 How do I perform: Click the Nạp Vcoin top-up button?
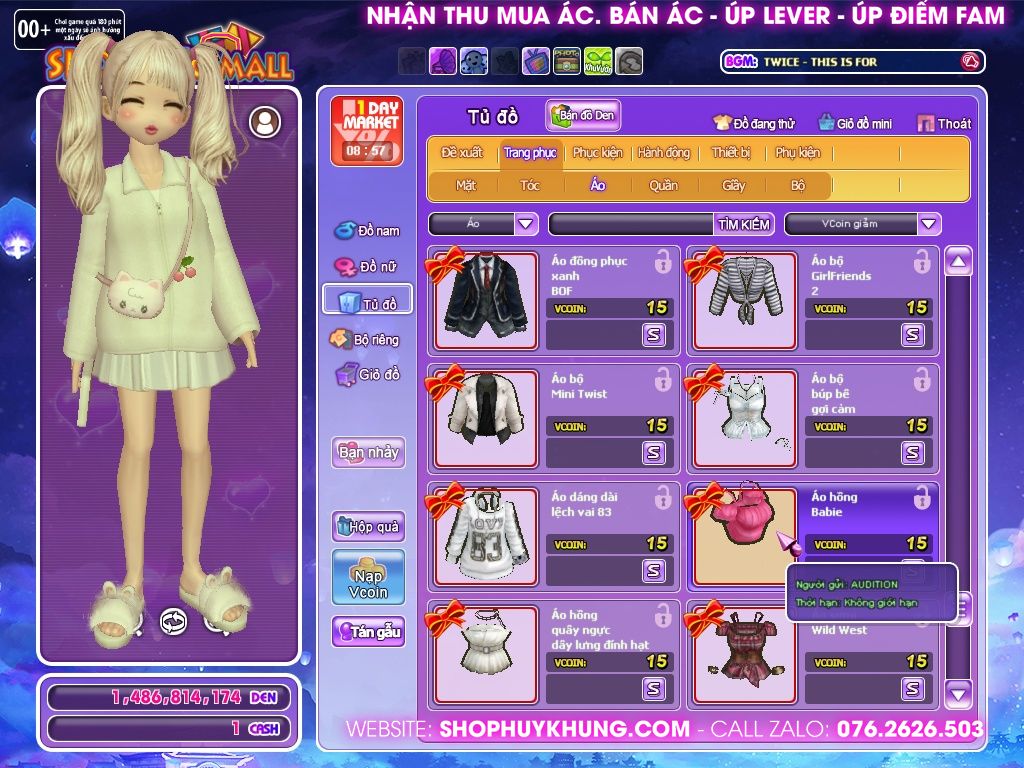point(368,578)
